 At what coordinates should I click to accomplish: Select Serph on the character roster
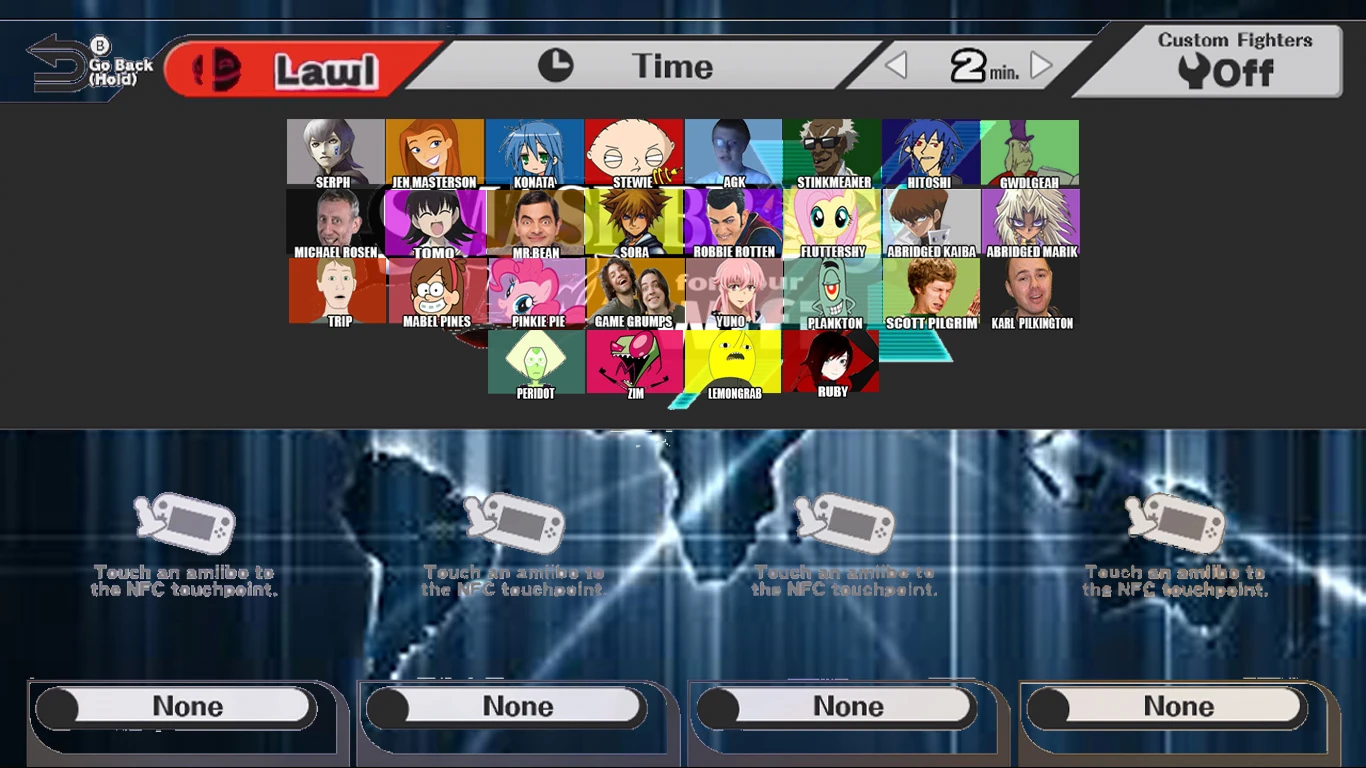(x=335, y=150)
